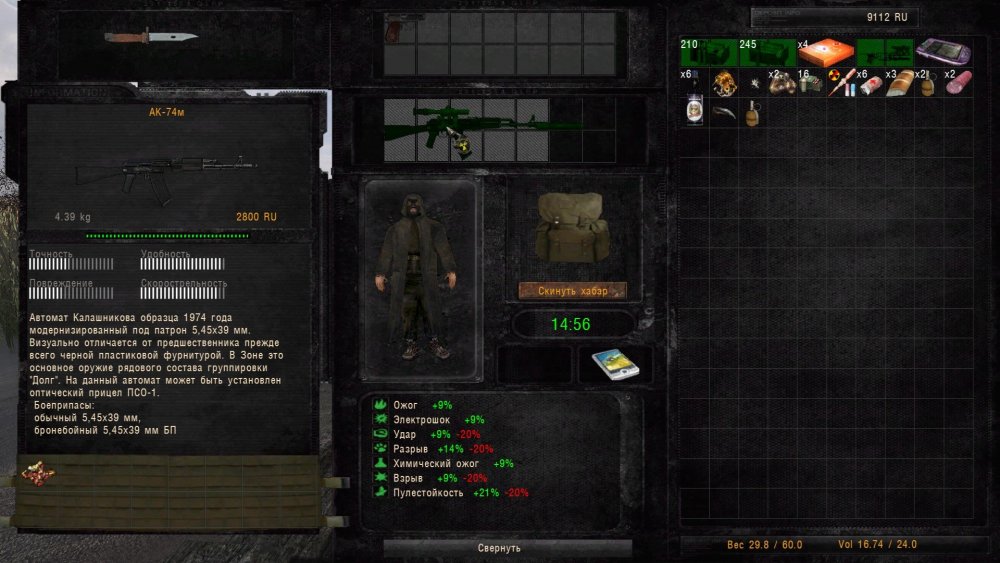The height and width of the screenshot is (563, 1000).
Task: Select the anti-radiation drug syringe
Action: click(843, 82)
